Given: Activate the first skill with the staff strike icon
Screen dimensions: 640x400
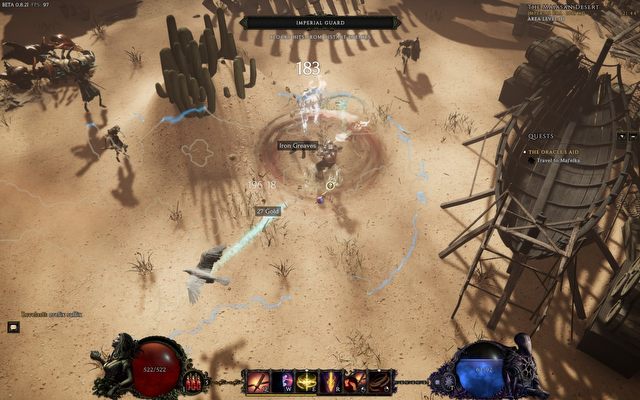Looking at the screenshot, I should point(258,381).
